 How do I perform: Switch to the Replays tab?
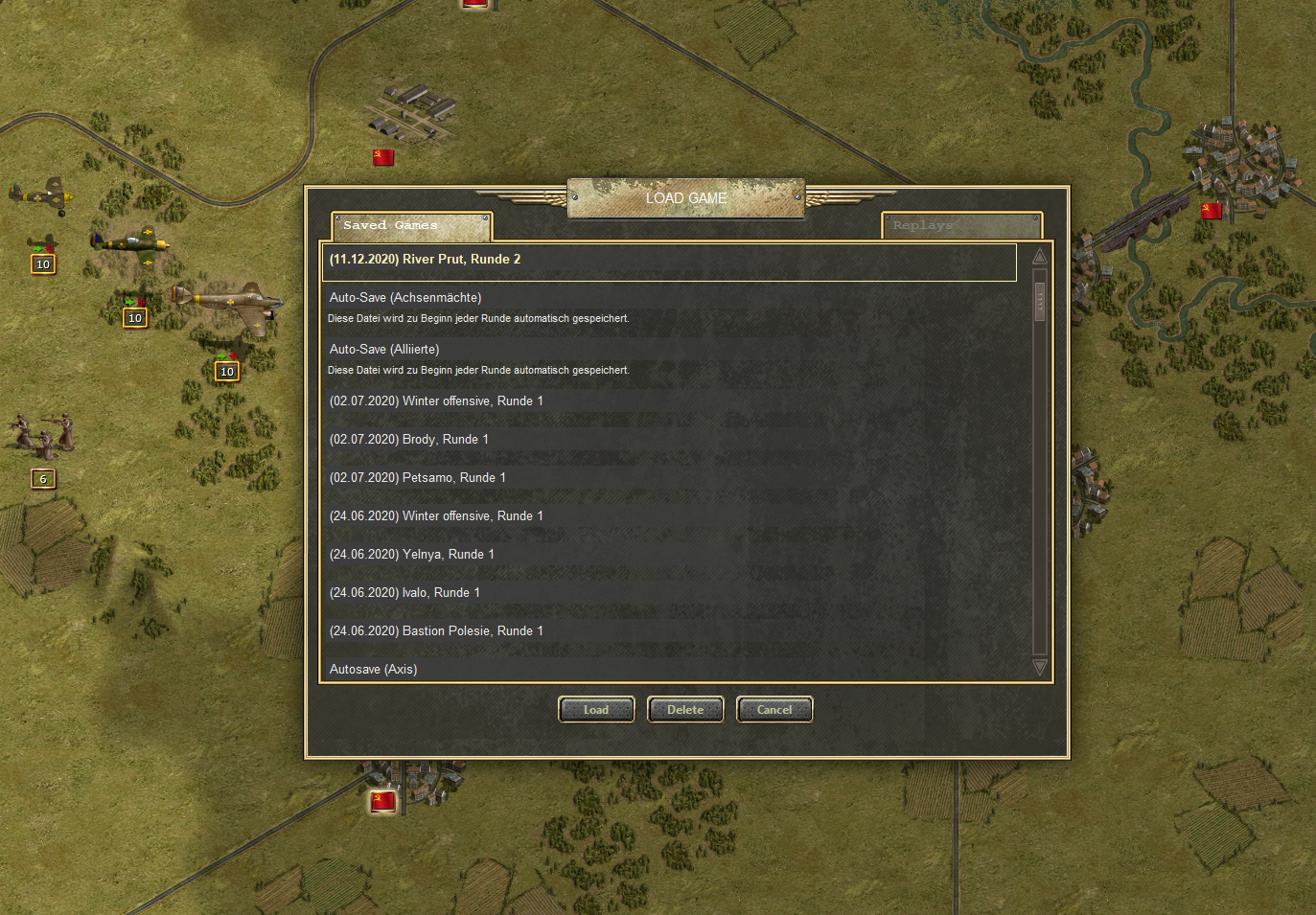pyautogui.click(x=961, y=226)
